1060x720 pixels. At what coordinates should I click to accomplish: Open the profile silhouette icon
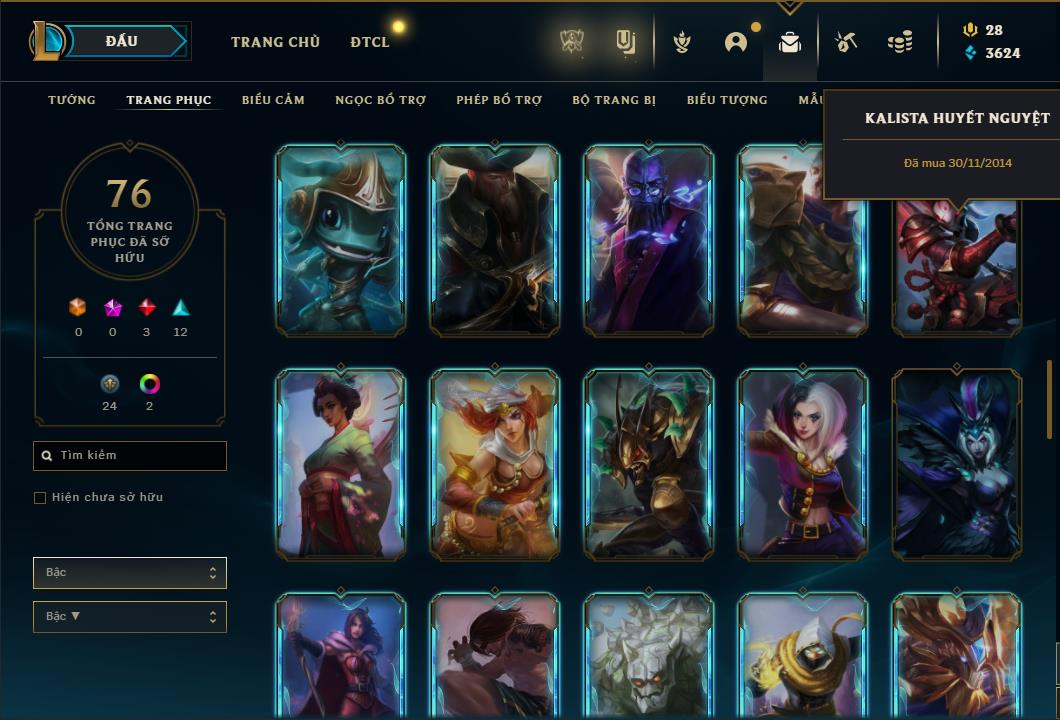736,42
